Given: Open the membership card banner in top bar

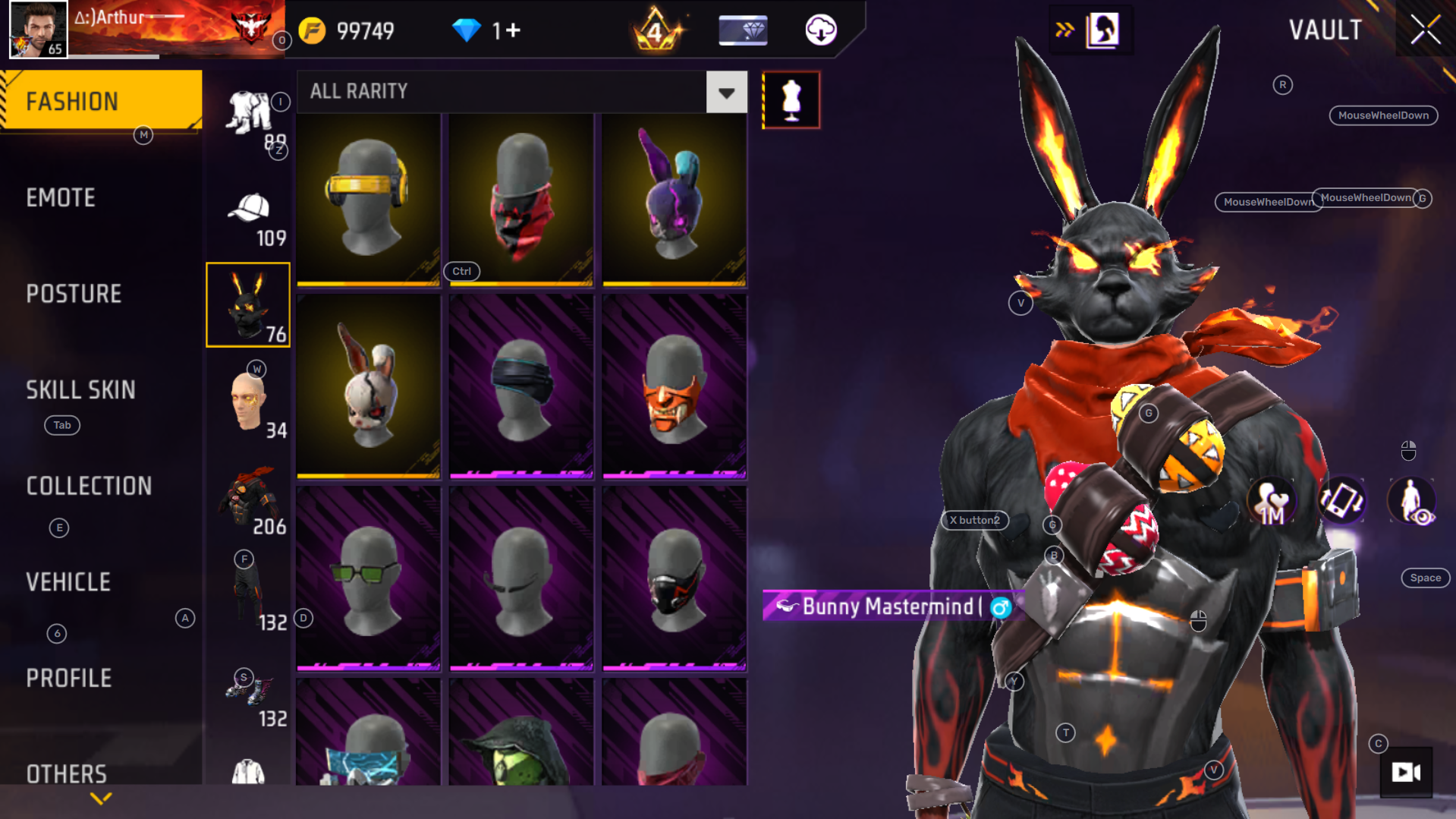Looking at the screenshot, I should [x=742, y=30].
